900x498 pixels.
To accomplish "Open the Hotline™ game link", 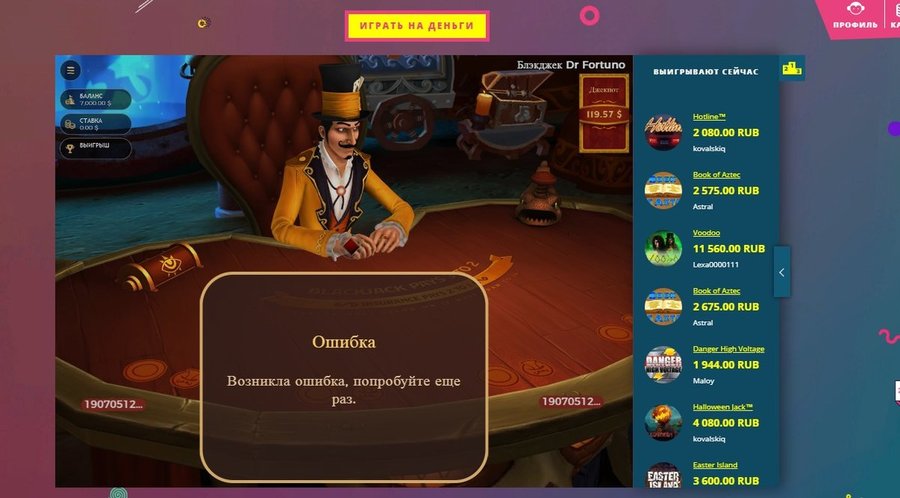I will click(711, 117).
